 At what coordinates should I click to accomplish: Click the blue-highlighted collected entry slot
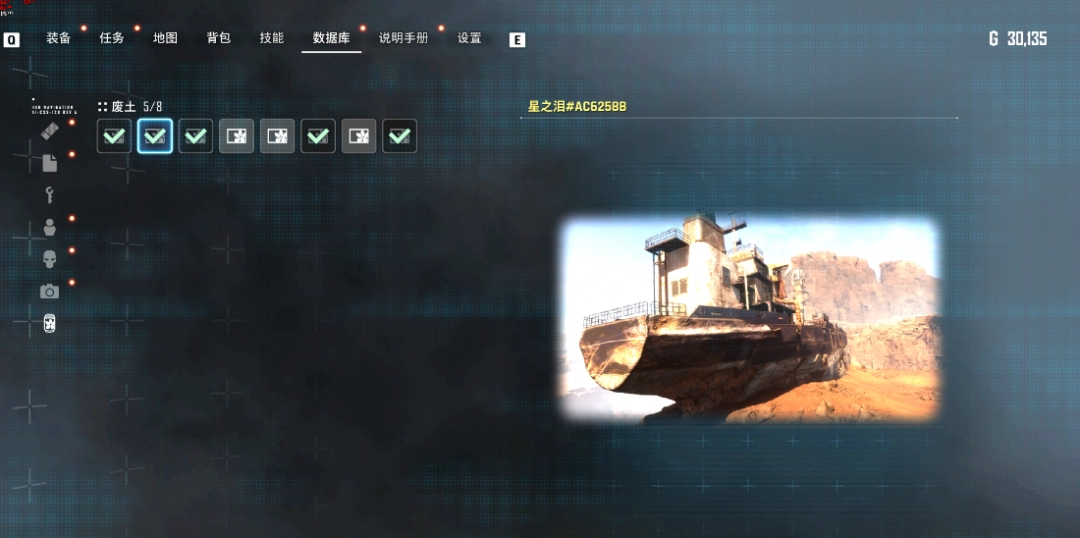pyautogui.click(x=155, y=136)
